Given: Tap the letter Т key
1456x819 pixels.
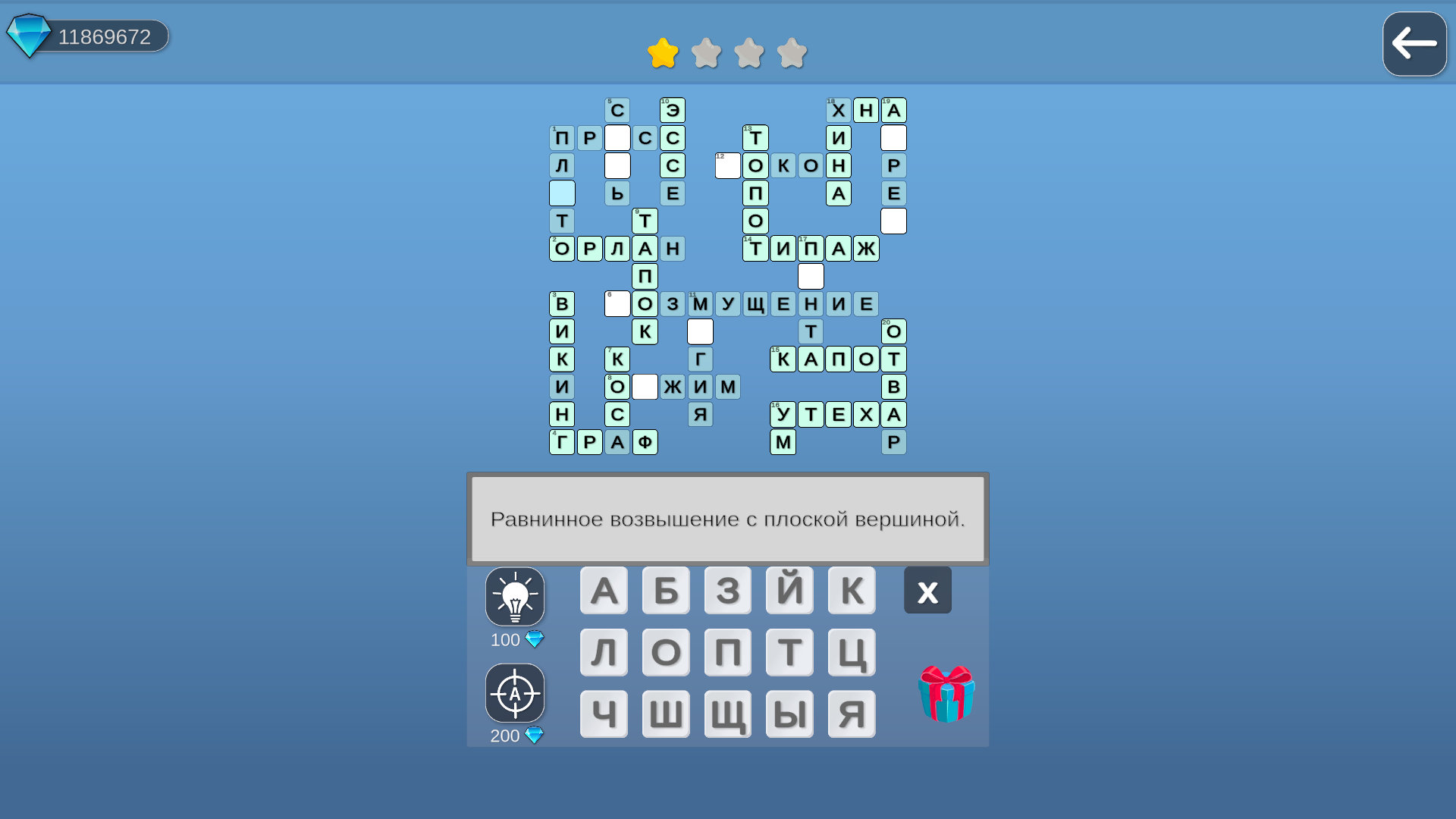Looking at the screenshot, I should pyautogui.click(x=789, y=651).
